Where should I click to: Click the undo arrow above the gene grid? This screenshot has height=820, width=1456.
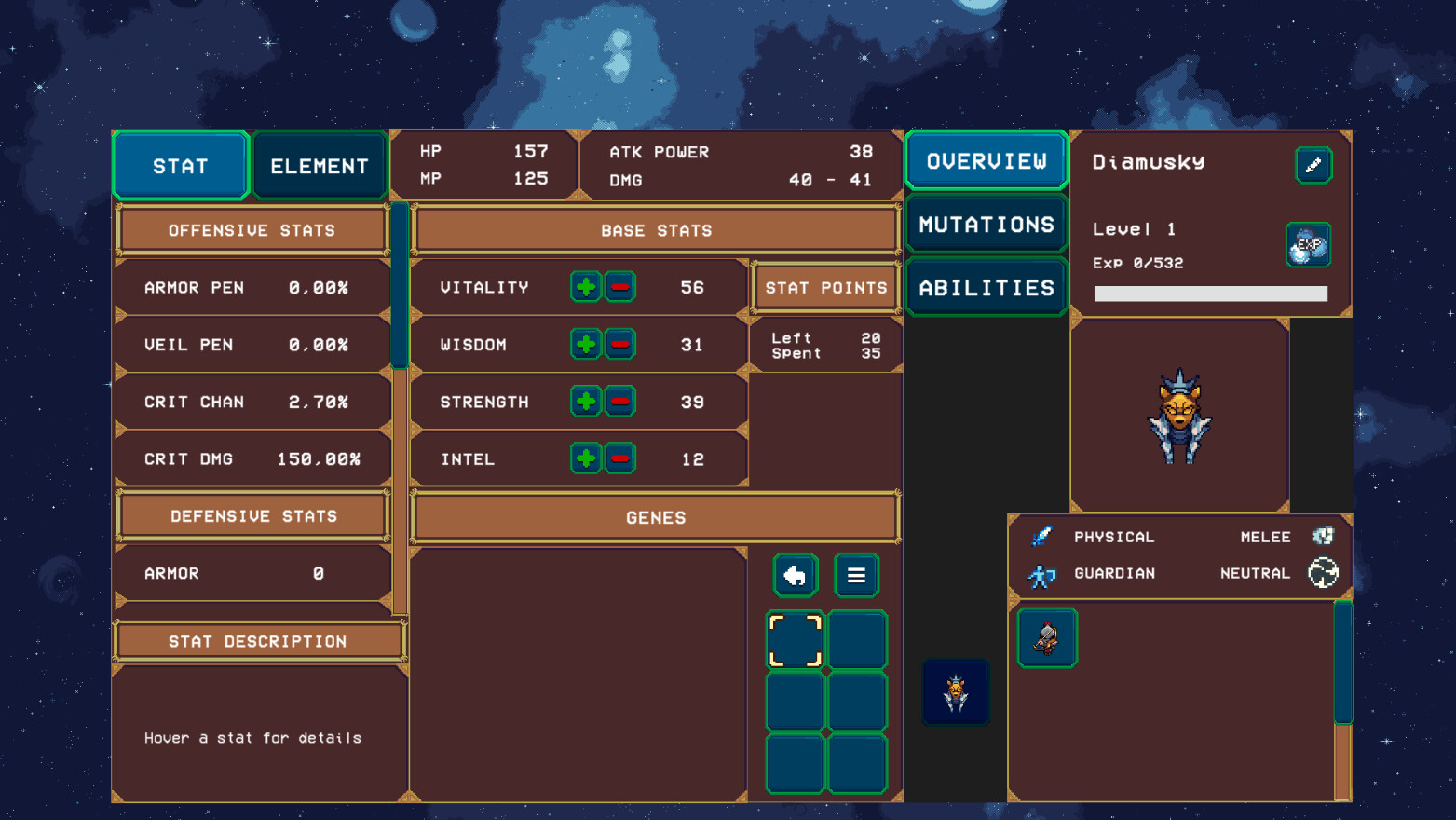[795, 575]
